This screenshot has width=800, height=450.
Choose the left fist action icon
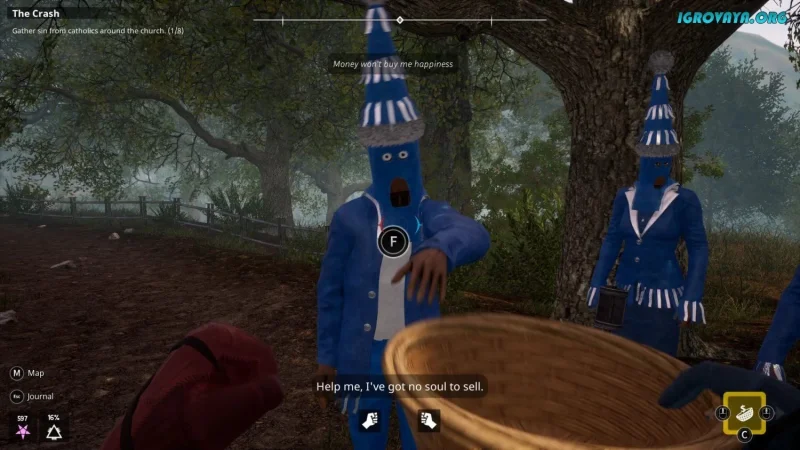pos(369,420)
